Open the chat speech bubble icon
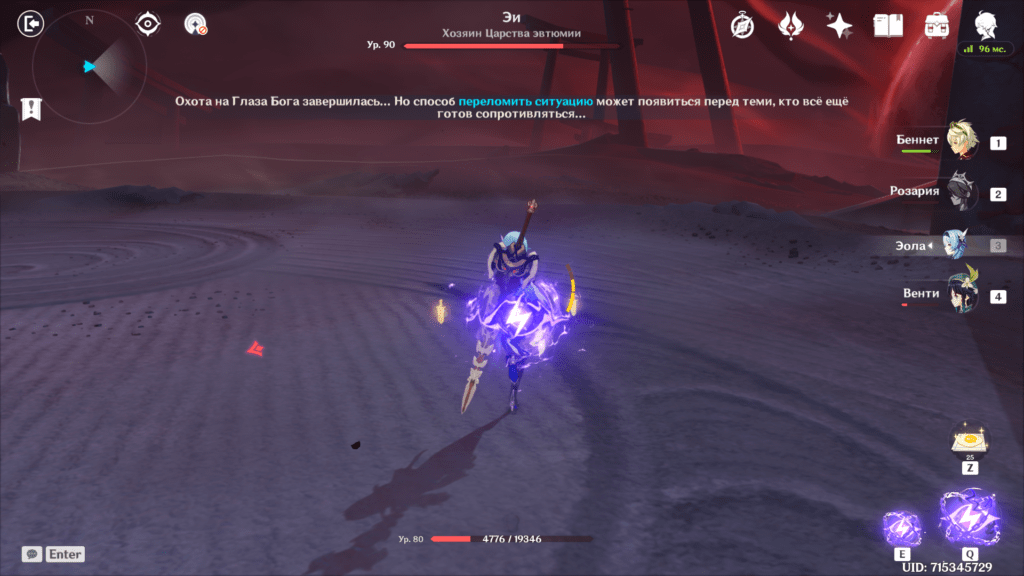 pyautogui.click(x=32, y=554)
